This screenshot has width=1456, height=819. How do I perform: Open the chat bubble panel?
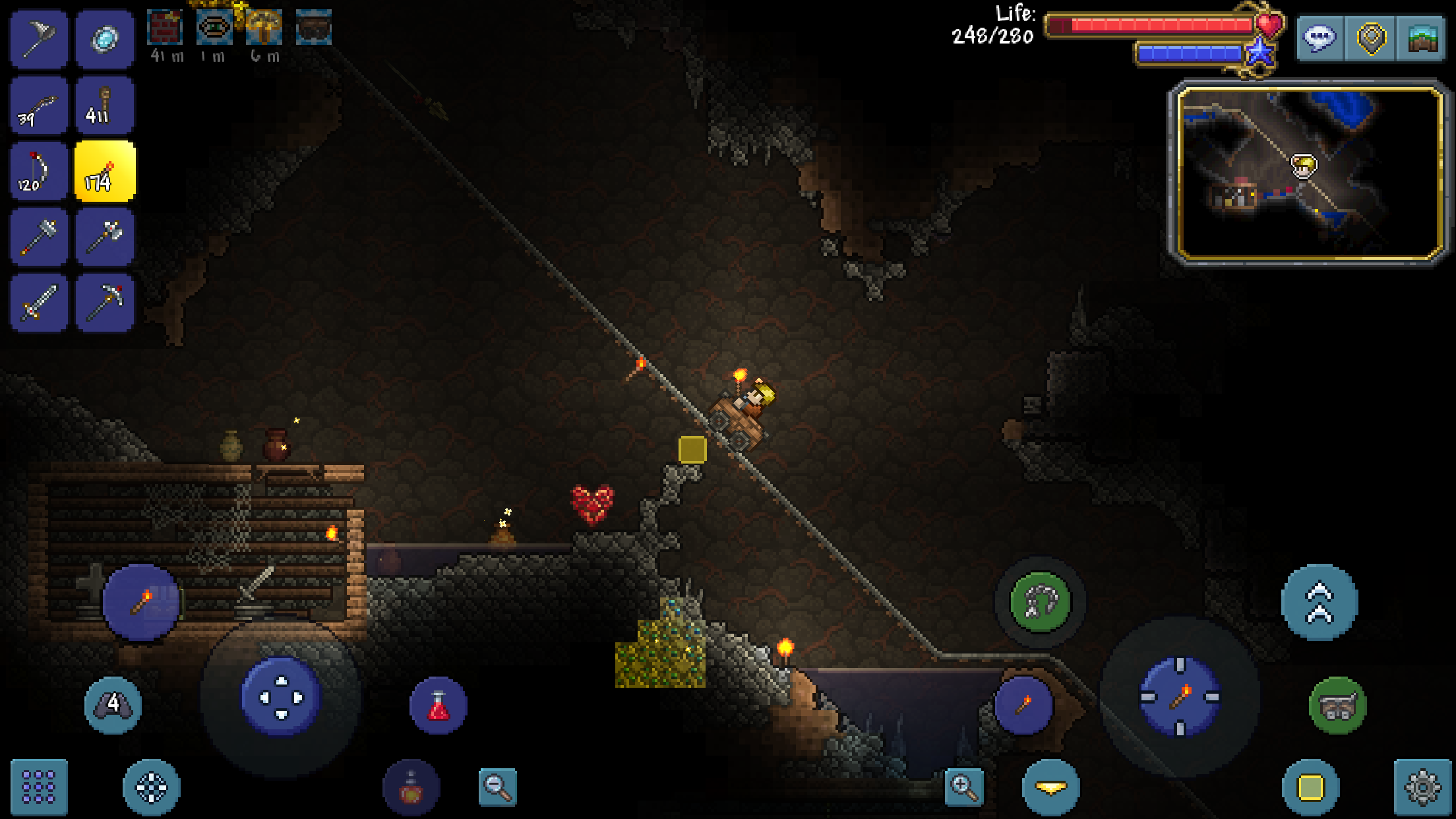(1319, 38)
